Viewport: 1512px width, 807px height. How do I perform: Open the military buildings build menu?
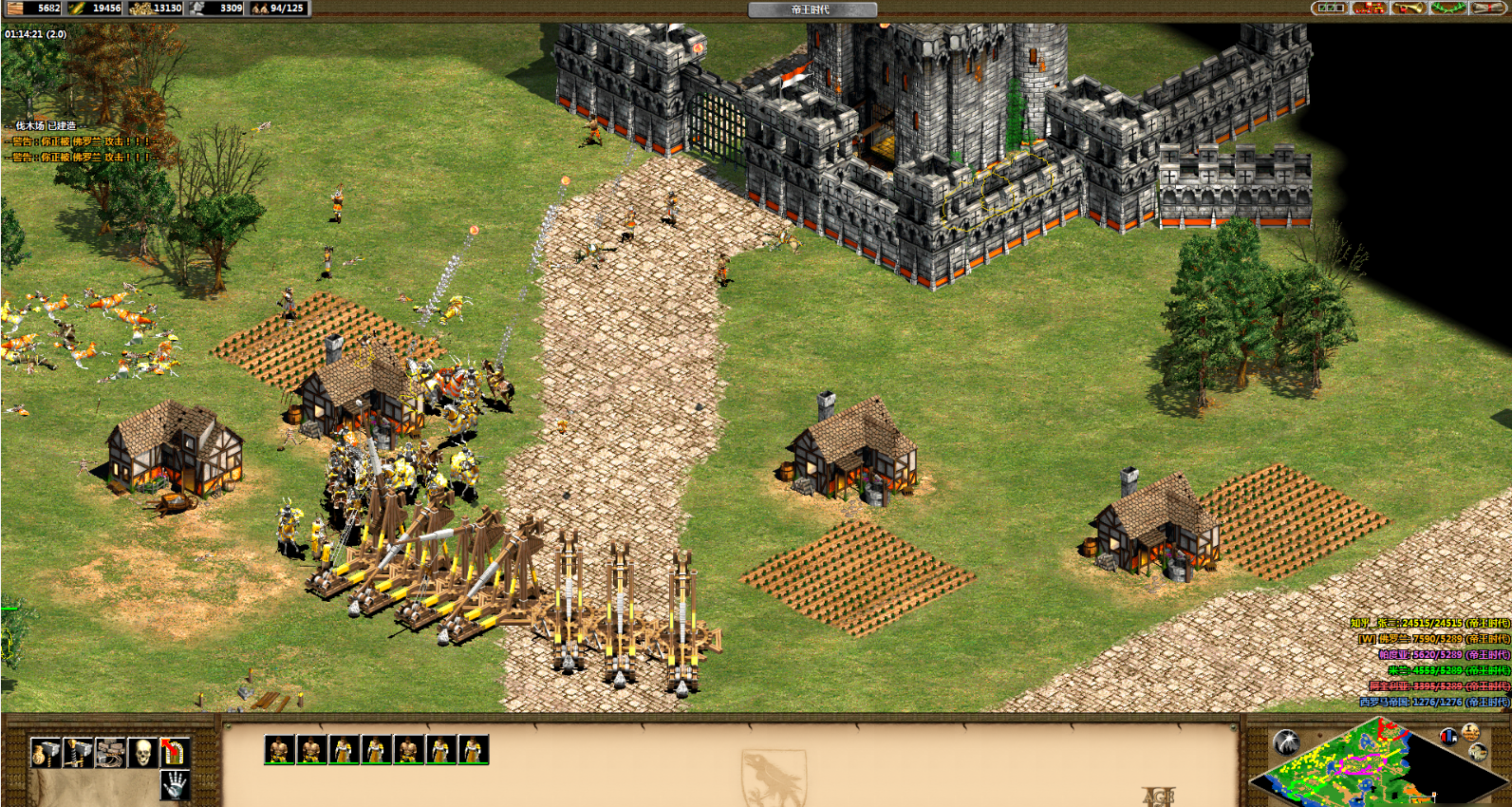(x=77, y=752)
